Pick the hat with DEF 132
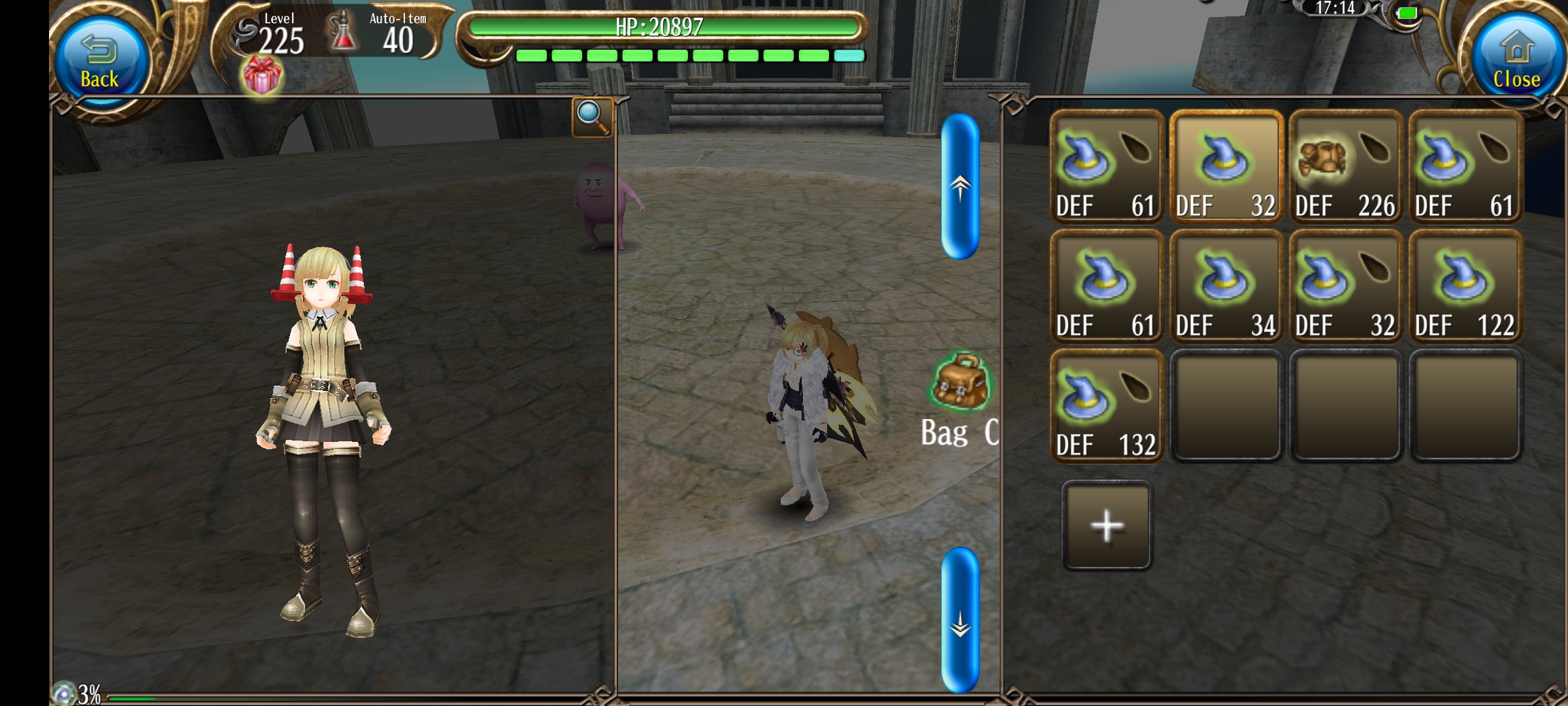1568x706 pixels. pos(1106,407)
